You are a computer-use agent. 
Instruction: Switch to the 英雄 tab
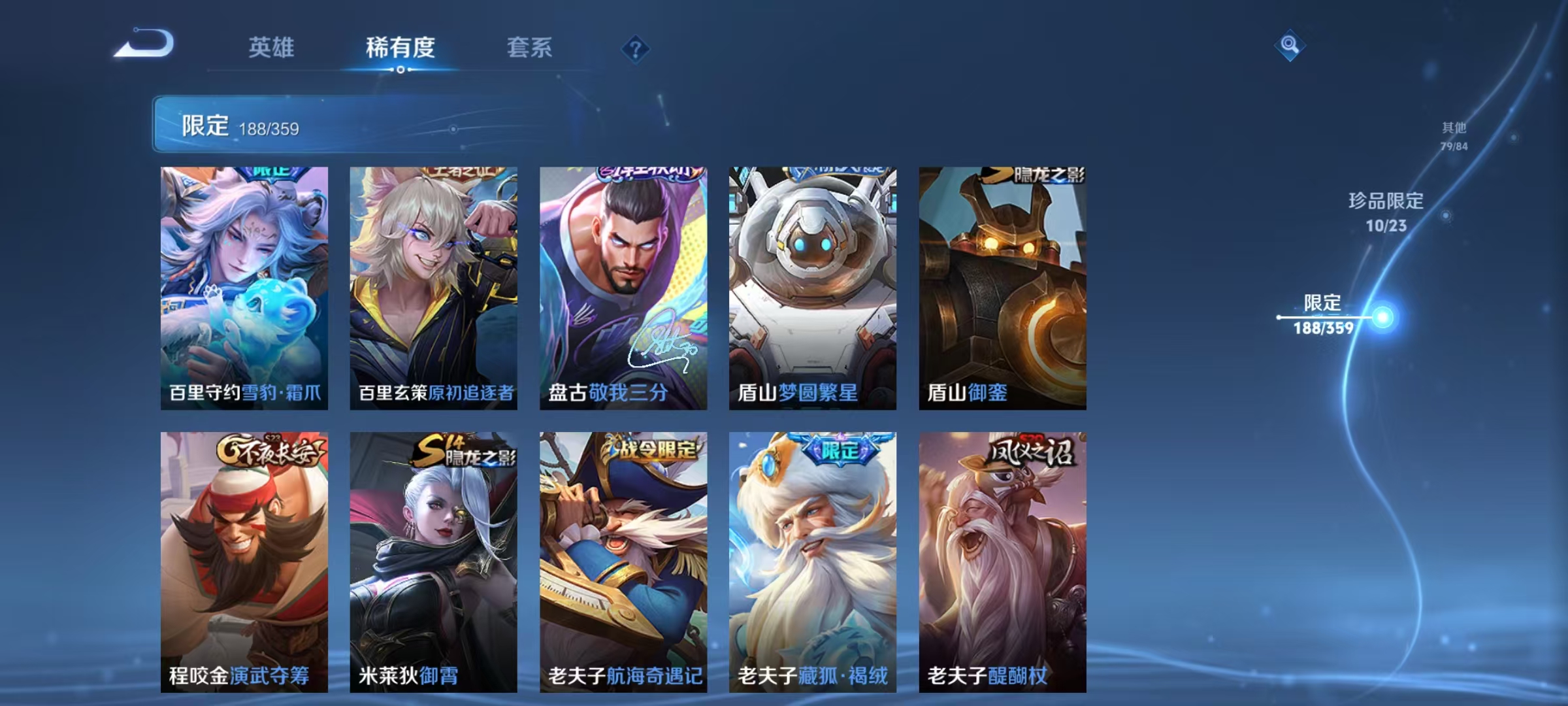point(270,47)
